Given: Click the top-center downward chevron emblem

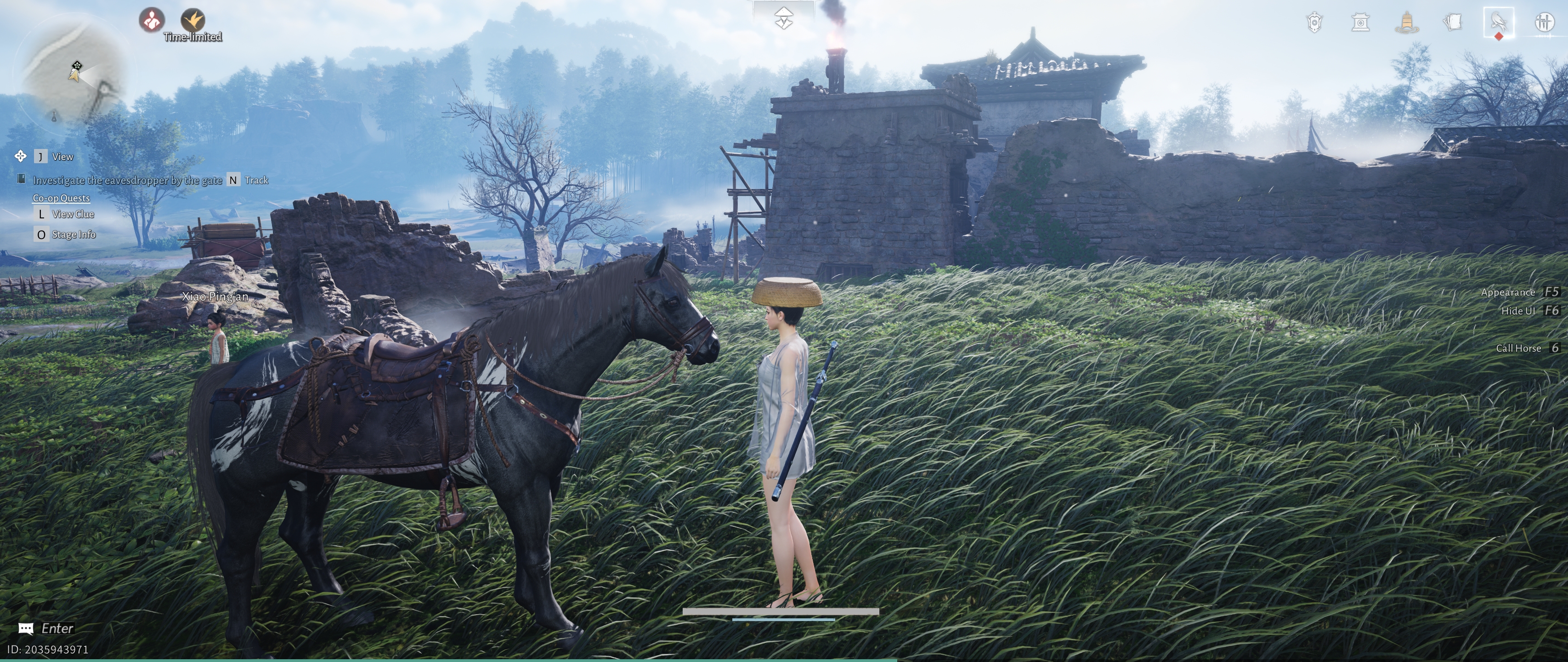Looking at the screenshot, I should 783,18.
